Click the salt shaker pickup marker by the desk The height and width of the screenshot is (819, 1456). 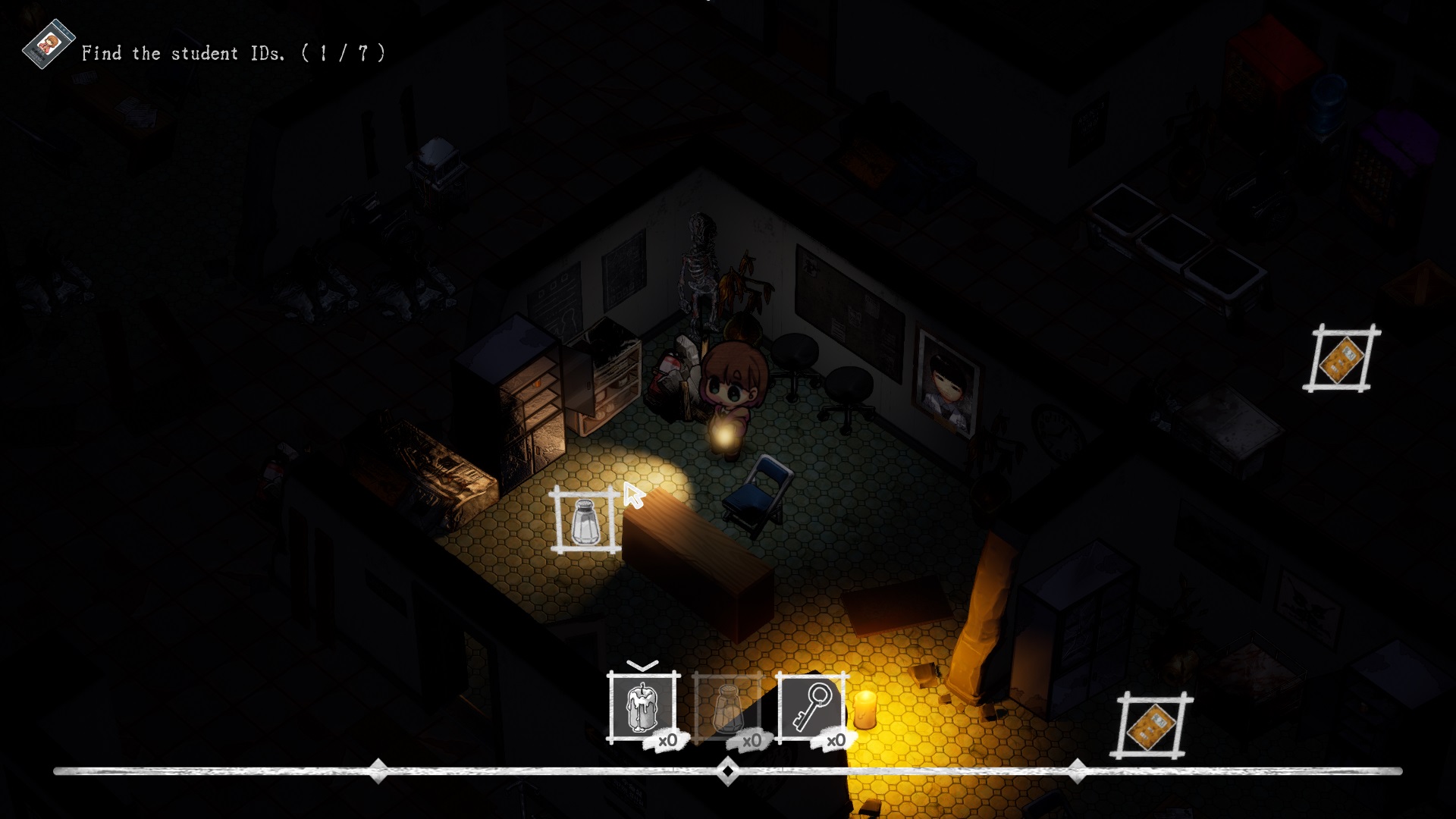tap(585, 523)
